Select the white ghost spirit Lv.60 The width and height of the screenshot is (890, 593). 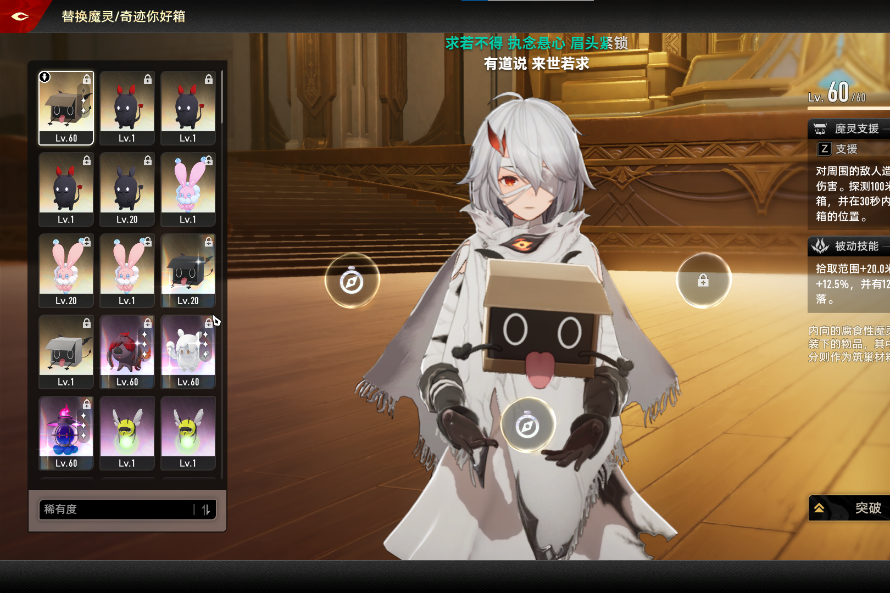point(188,351)
